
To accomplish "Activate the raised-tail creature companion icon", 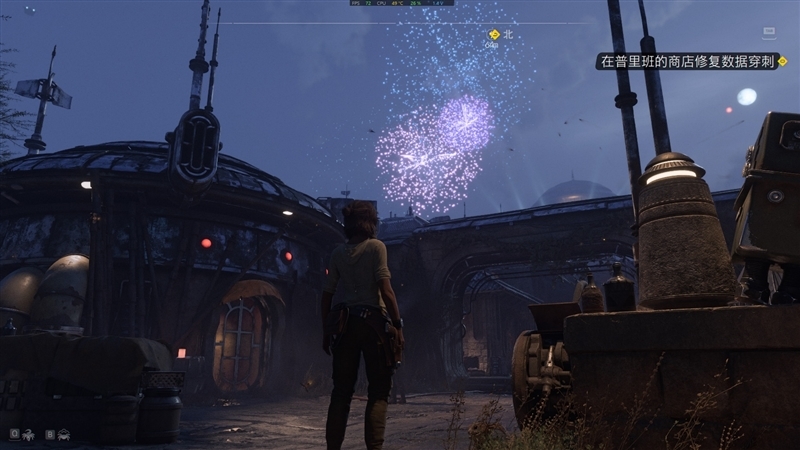I will click(27, 435).
